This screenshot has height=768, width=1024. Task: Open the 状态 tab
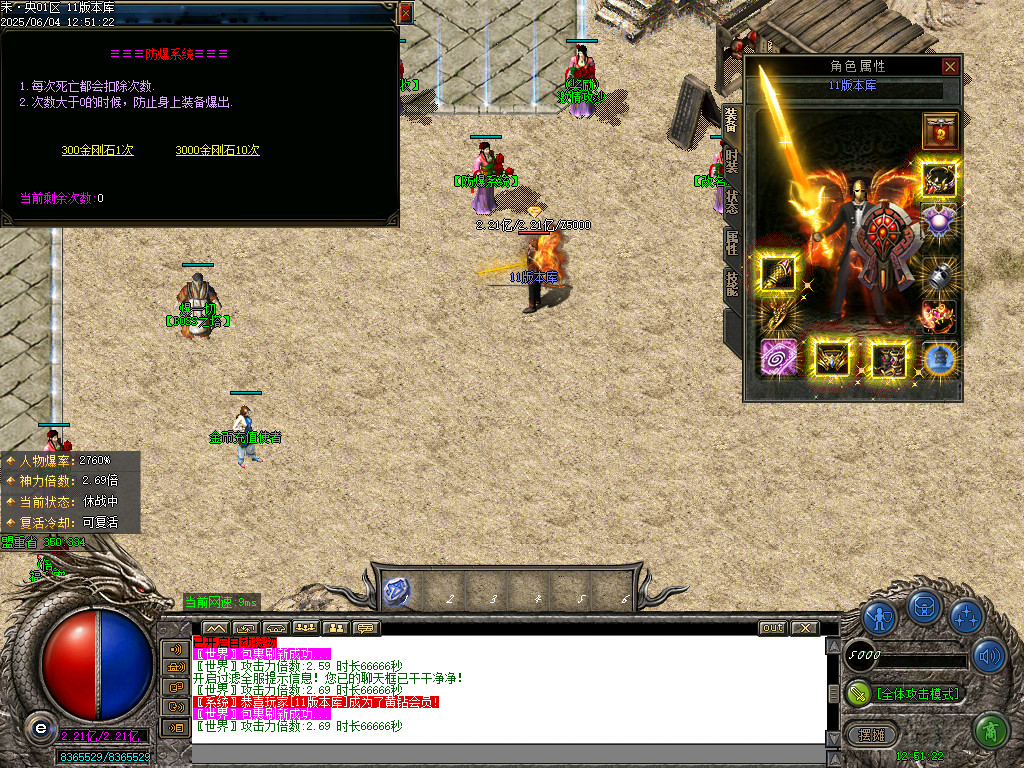click(x=732, y=201)
